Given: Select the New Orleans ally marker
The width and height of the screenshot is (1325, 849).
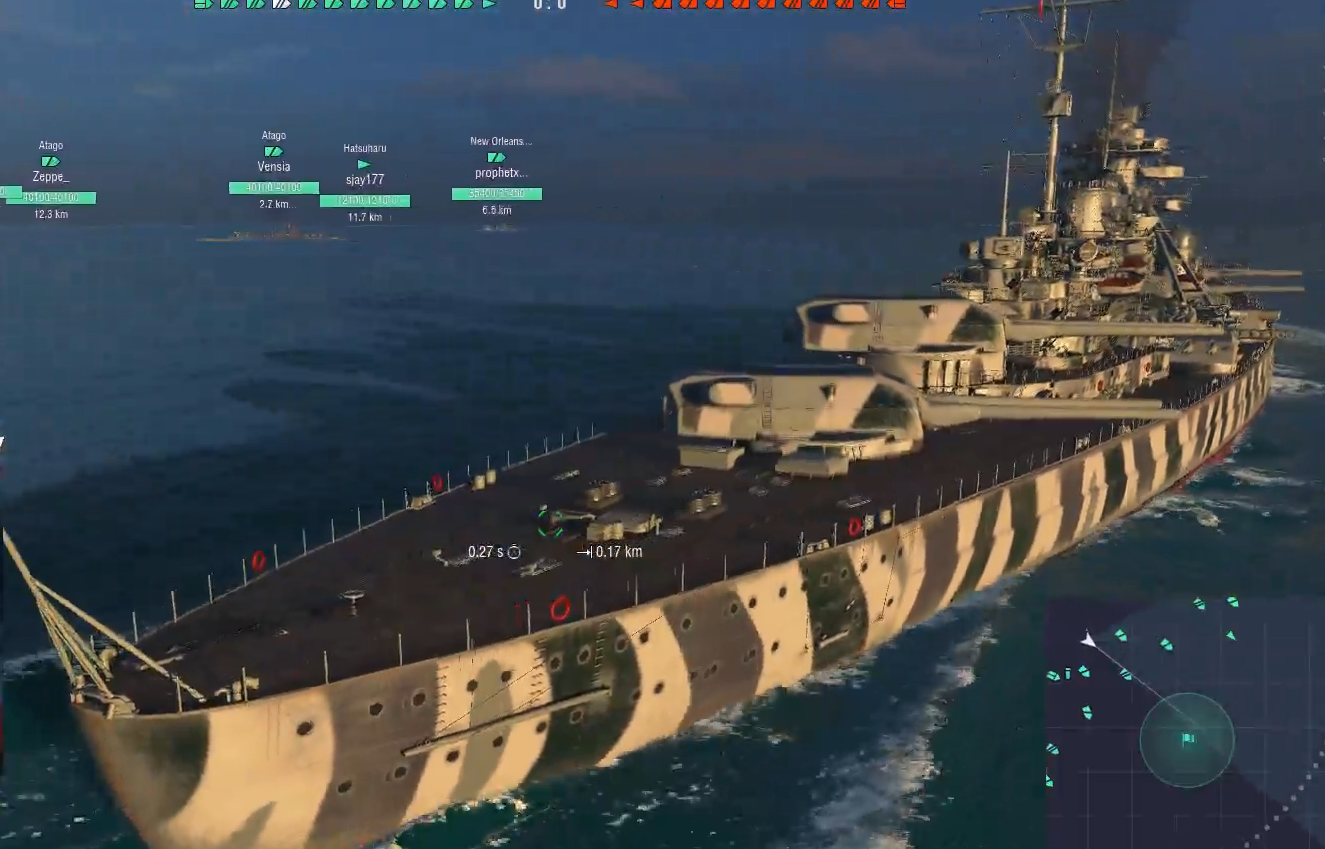Looking at the screenshot, I should pos(496,158).
